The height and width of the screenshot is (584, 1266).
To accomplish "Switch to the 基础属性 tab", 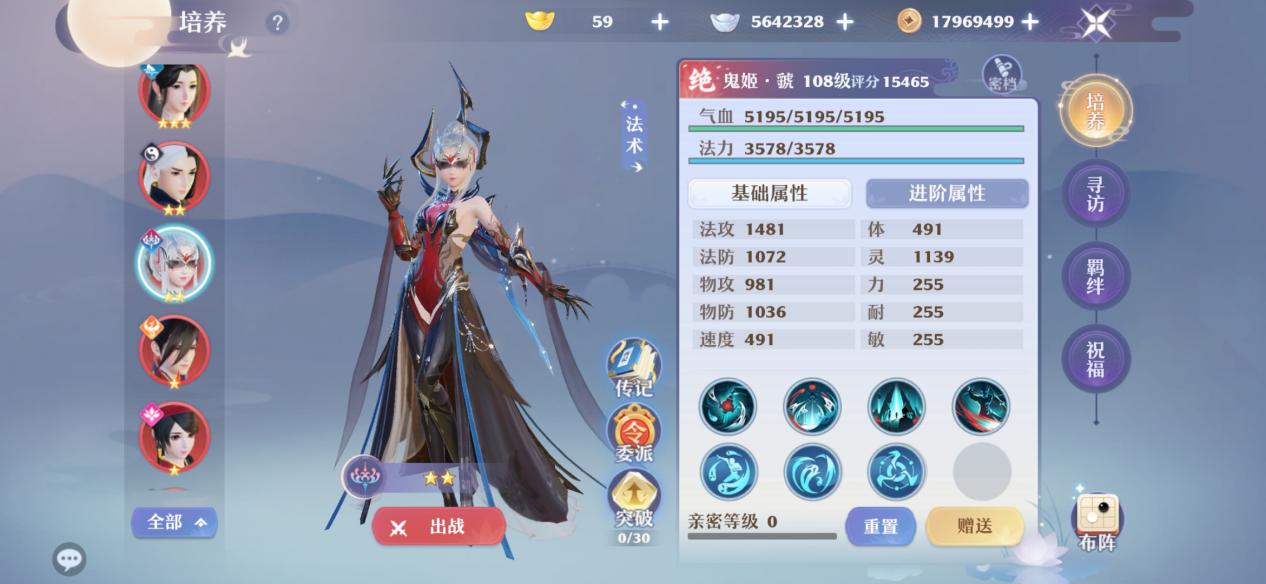I will click(x=769, y=194).
